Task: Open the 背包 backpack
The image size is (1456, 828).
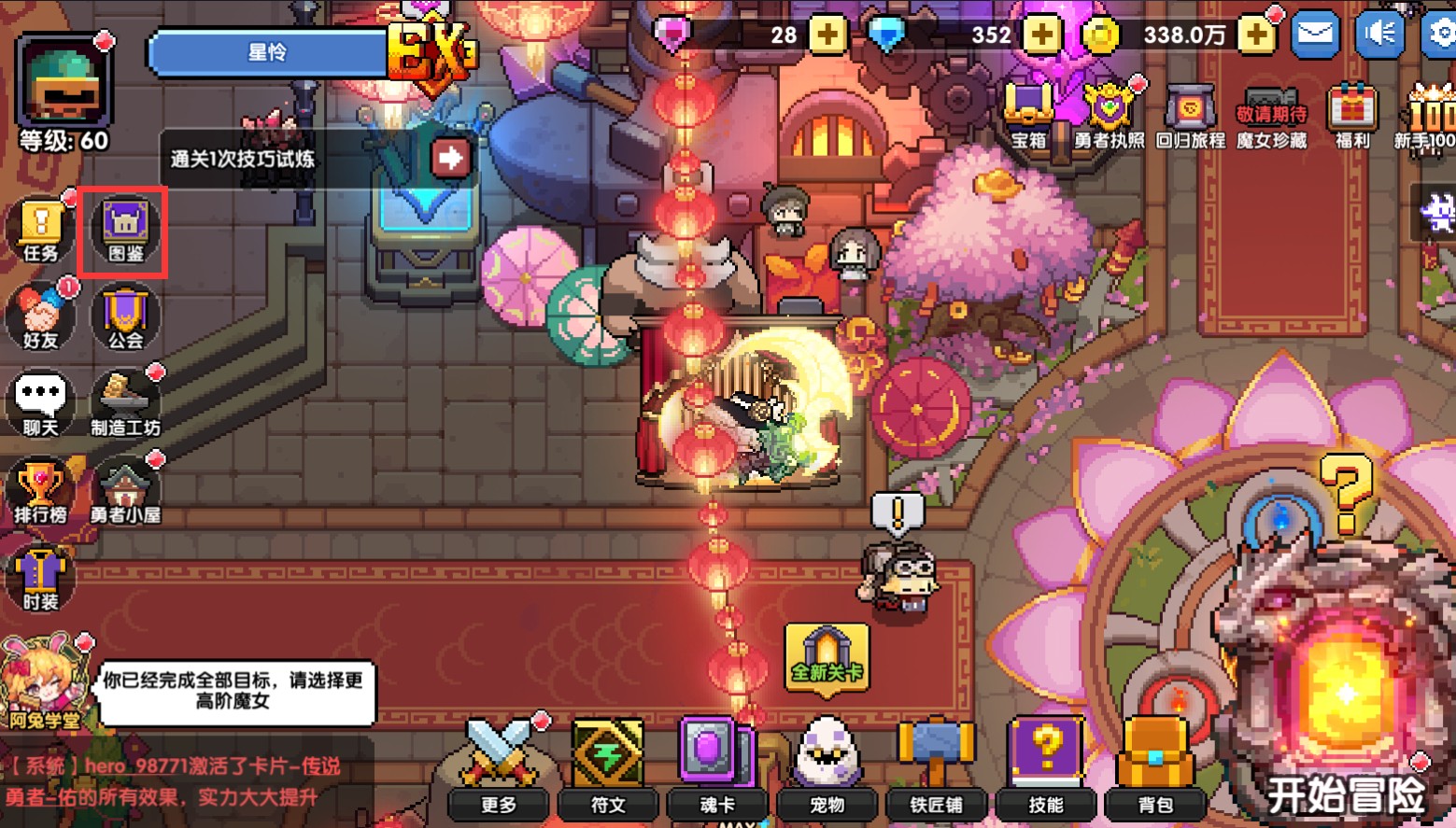Action: coord(1155,765)
